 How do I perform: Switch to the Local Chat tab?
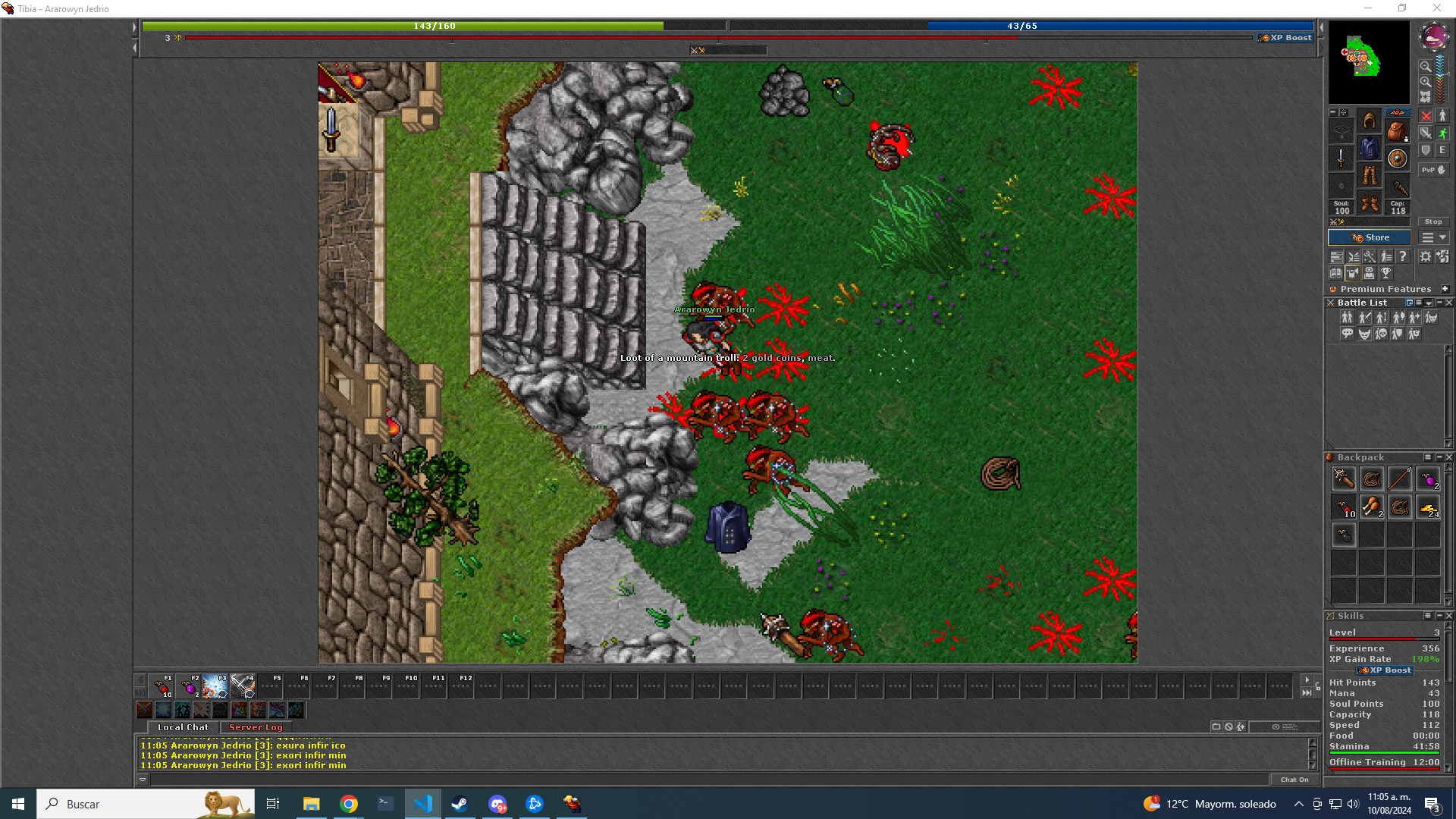click(182, 726)
